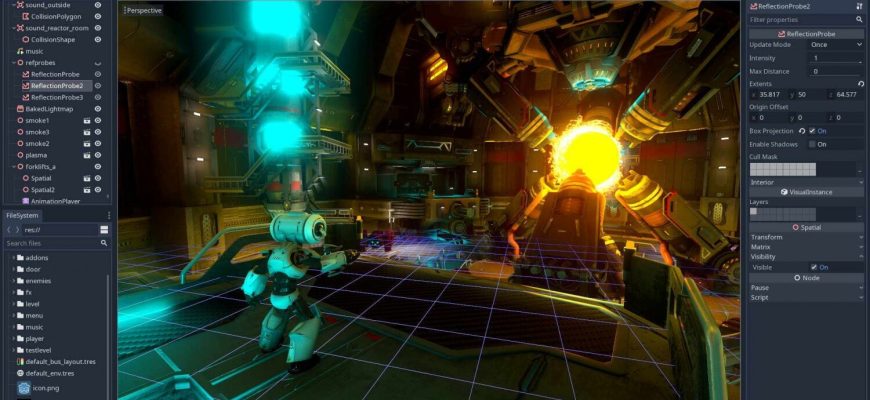The image size is (870, 400).
Task: Select the ReflectionProbe3 node
Action: coord(57,97)
